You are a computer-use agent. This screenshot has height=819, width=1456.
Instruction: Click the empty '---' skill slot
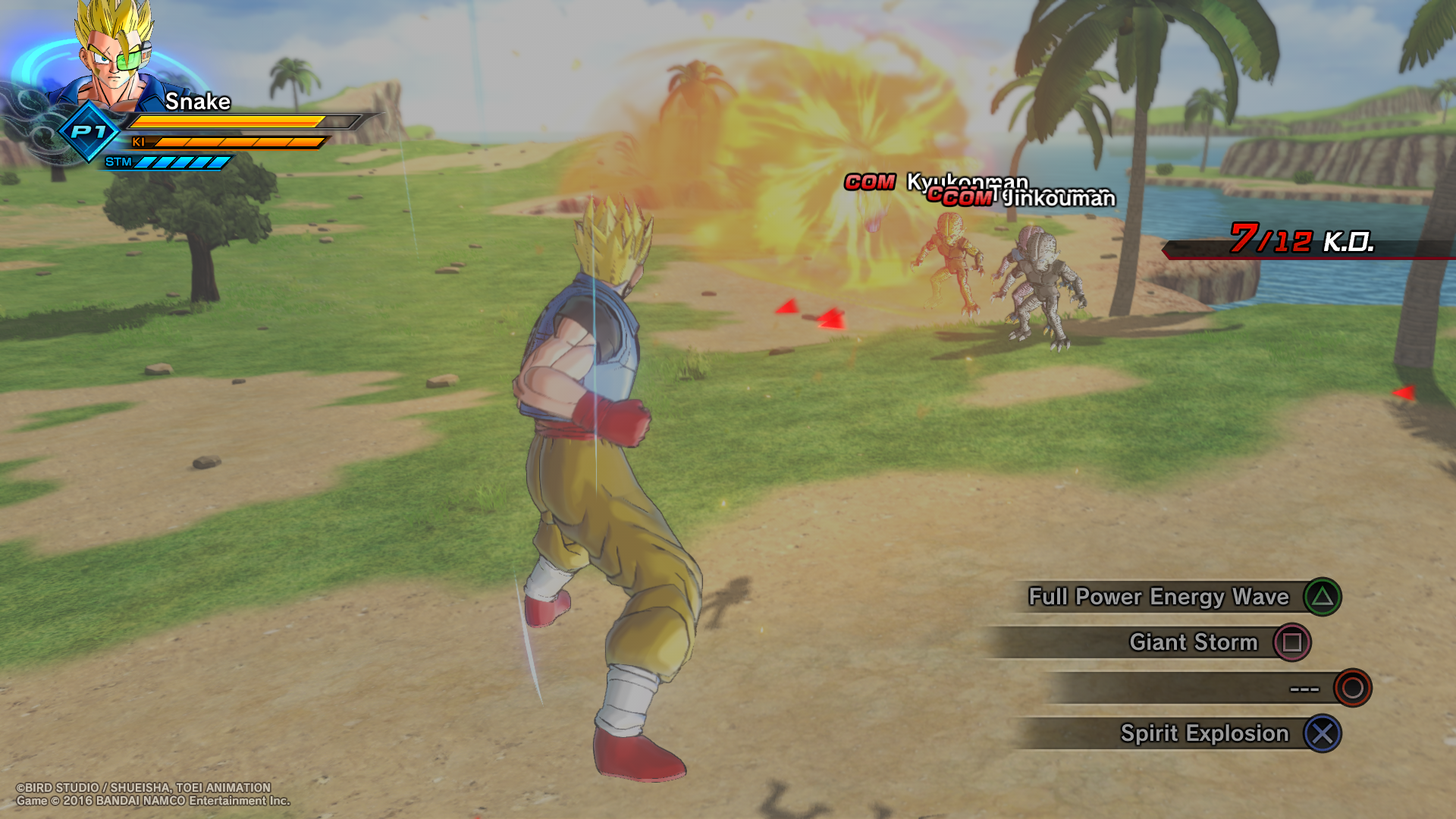1304,688
